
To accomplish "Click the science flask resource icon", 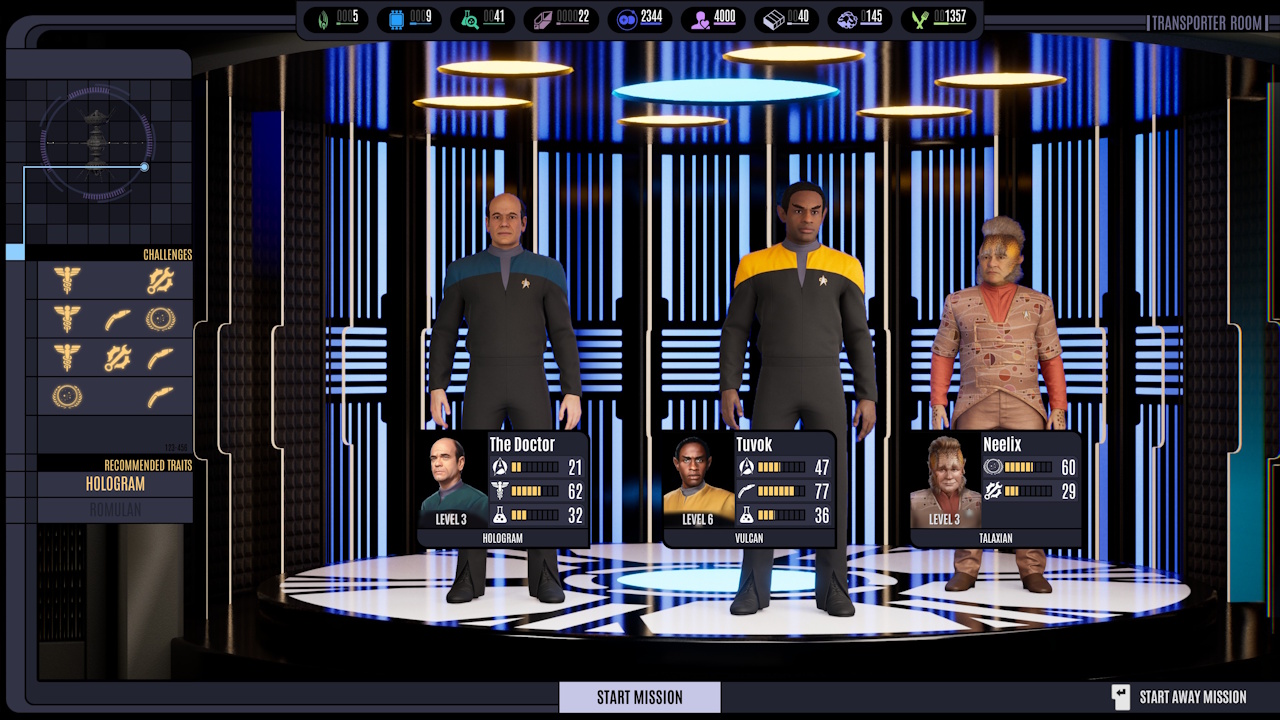I will pos(471,18).
